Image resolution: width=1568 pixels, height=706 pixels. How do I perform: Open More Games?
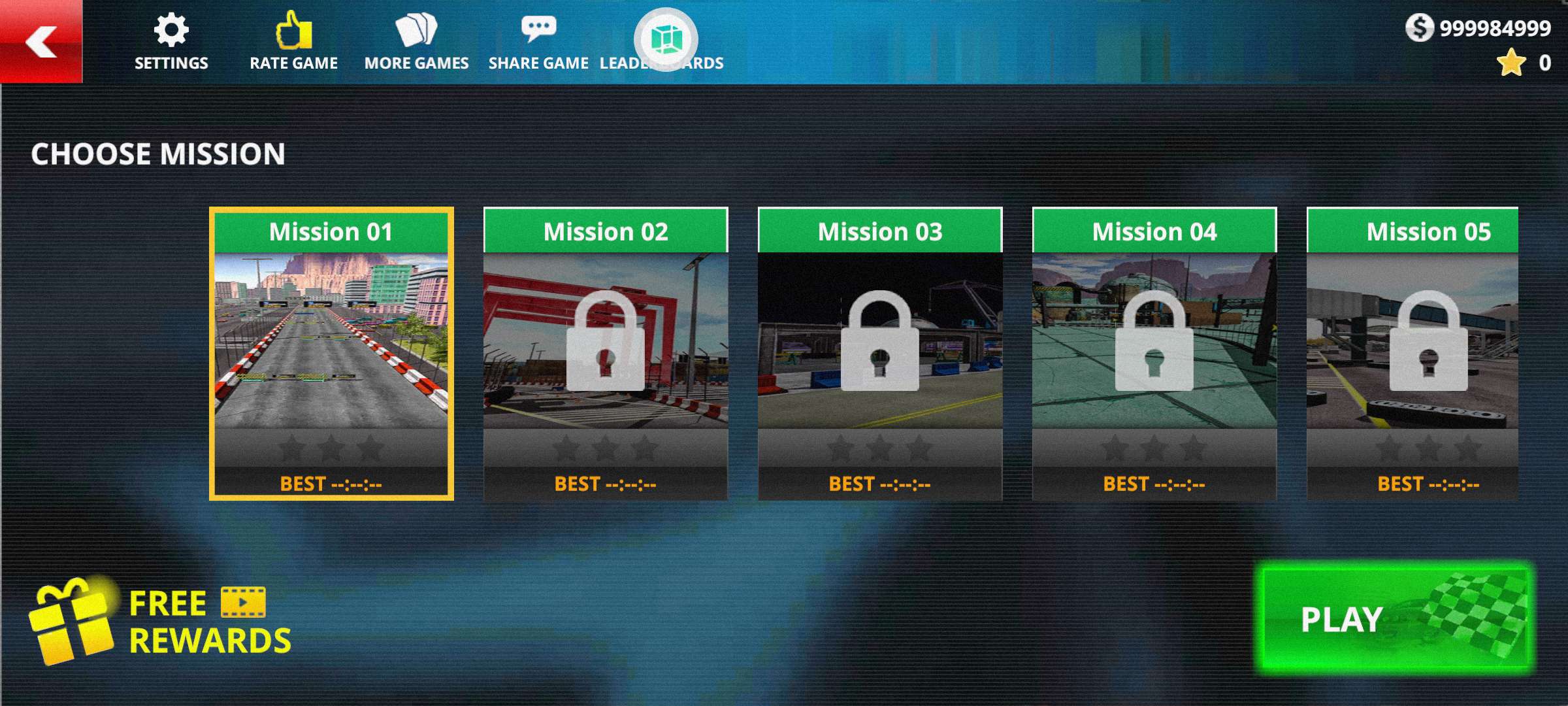[x=416, y=41]
